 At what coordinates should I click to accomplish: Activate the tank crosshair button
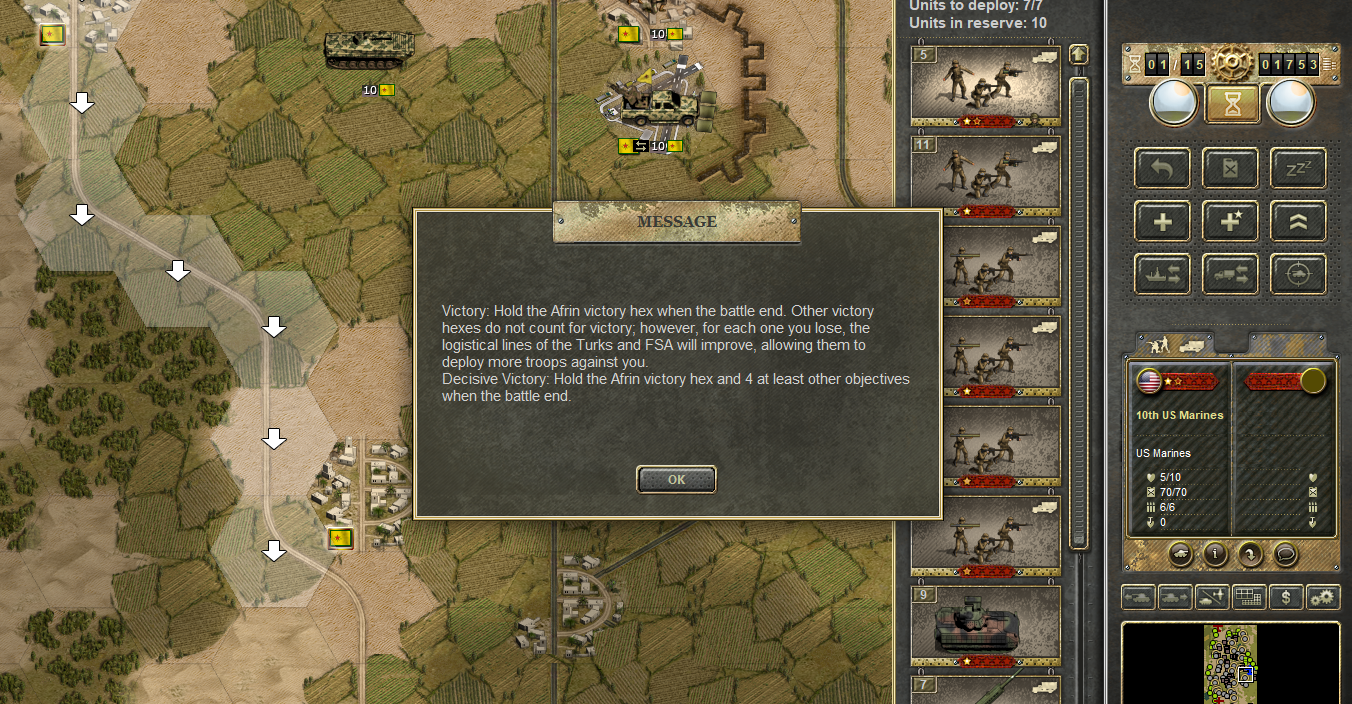tap(1298, 274)
